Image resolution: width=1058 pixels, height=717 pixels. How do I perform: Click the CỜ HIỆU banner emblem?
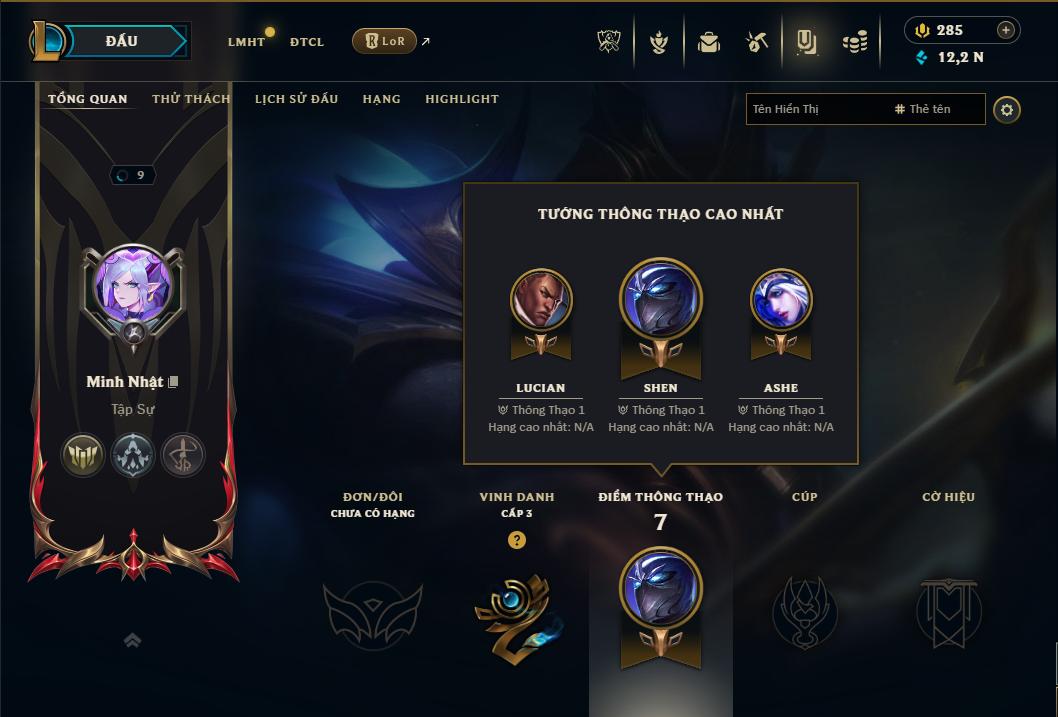pyautogui.click(x=948, y=611)
